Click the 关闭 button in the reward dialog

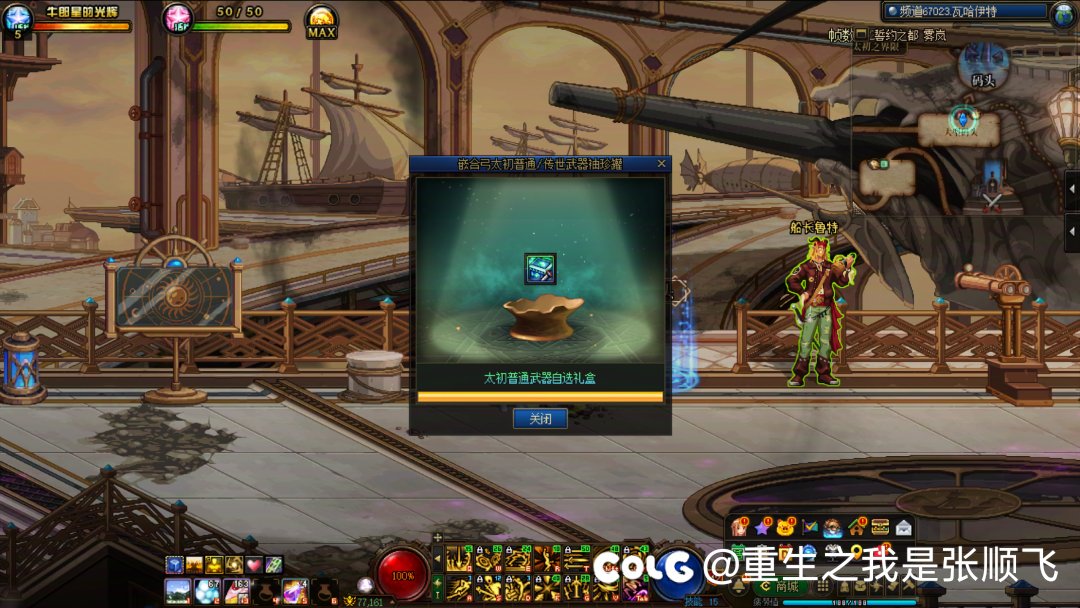click(540, 419)
